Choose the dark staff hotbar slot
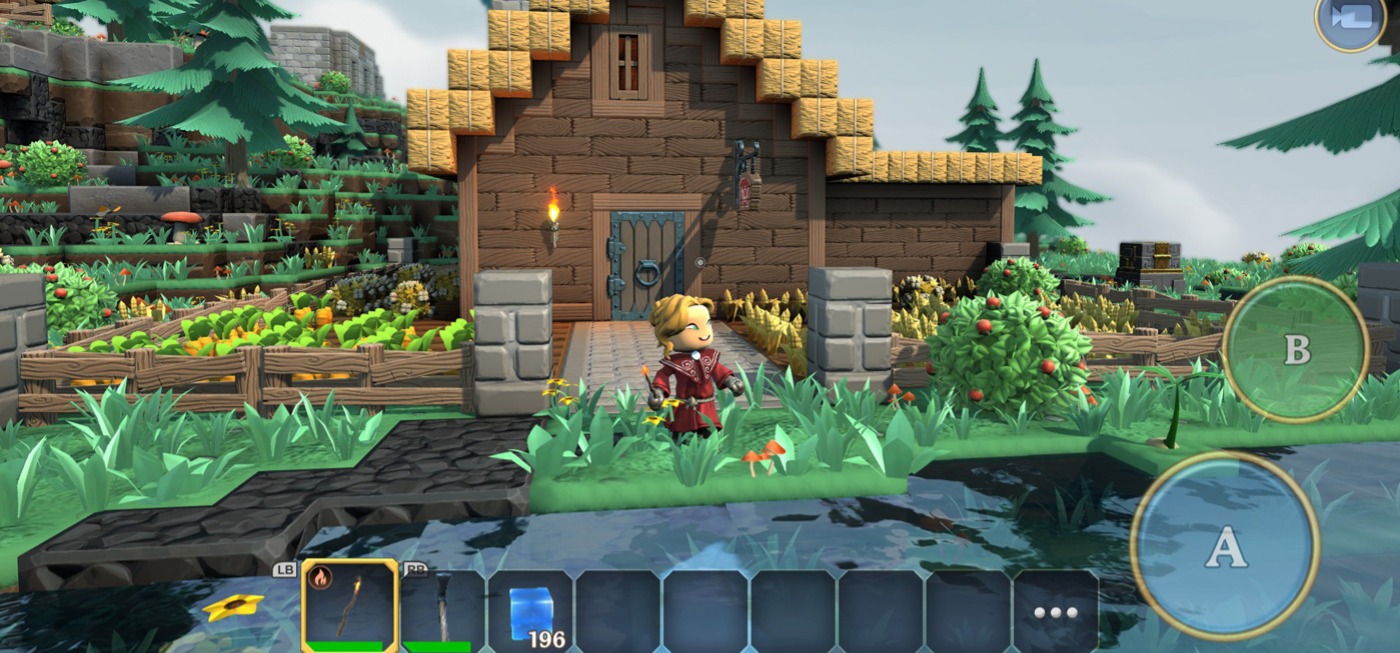The height and width of the screenshot is (653, 1400). click(442, 609)
